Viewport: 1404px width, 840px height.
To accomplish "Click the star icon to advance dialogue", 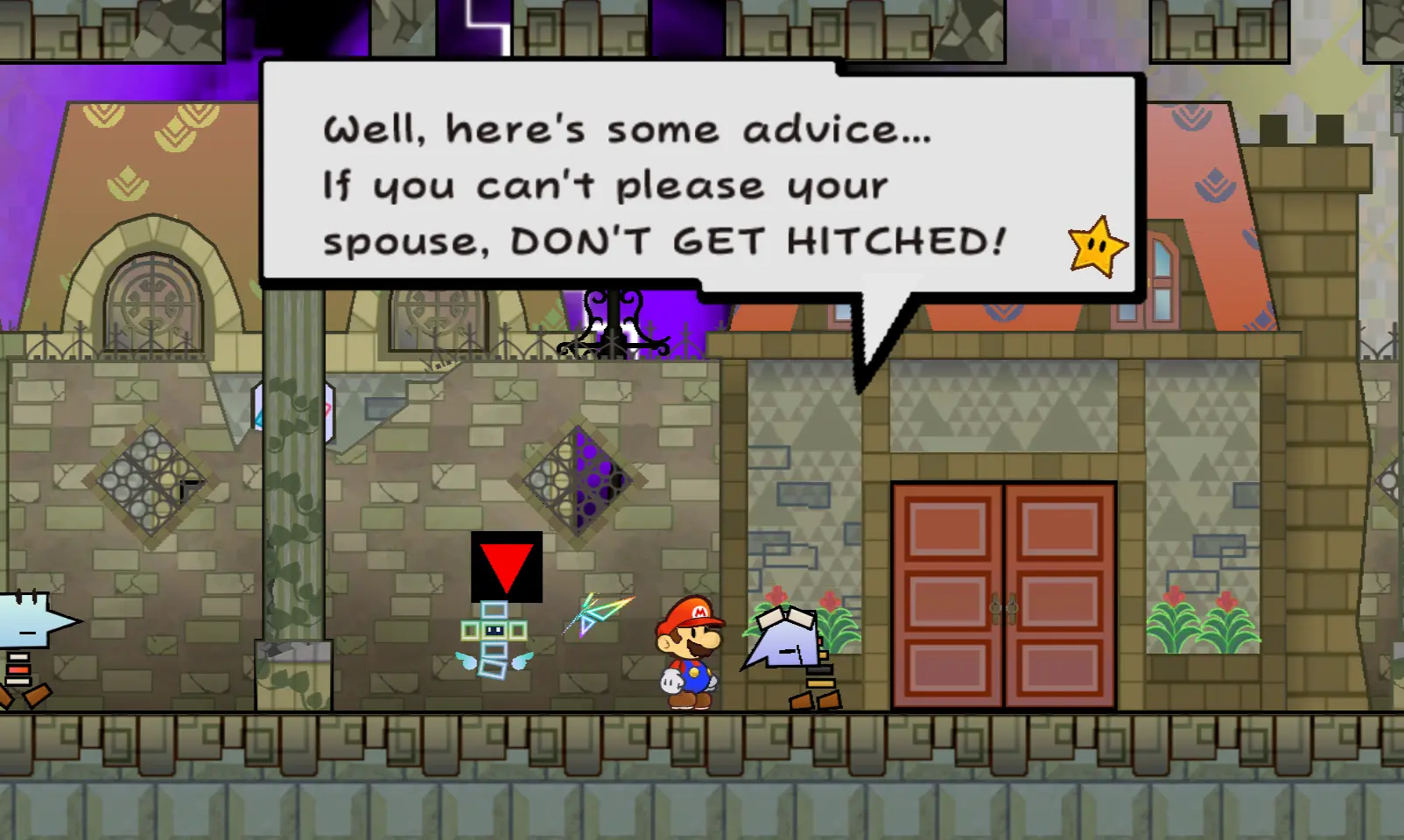I will 1098,248.
